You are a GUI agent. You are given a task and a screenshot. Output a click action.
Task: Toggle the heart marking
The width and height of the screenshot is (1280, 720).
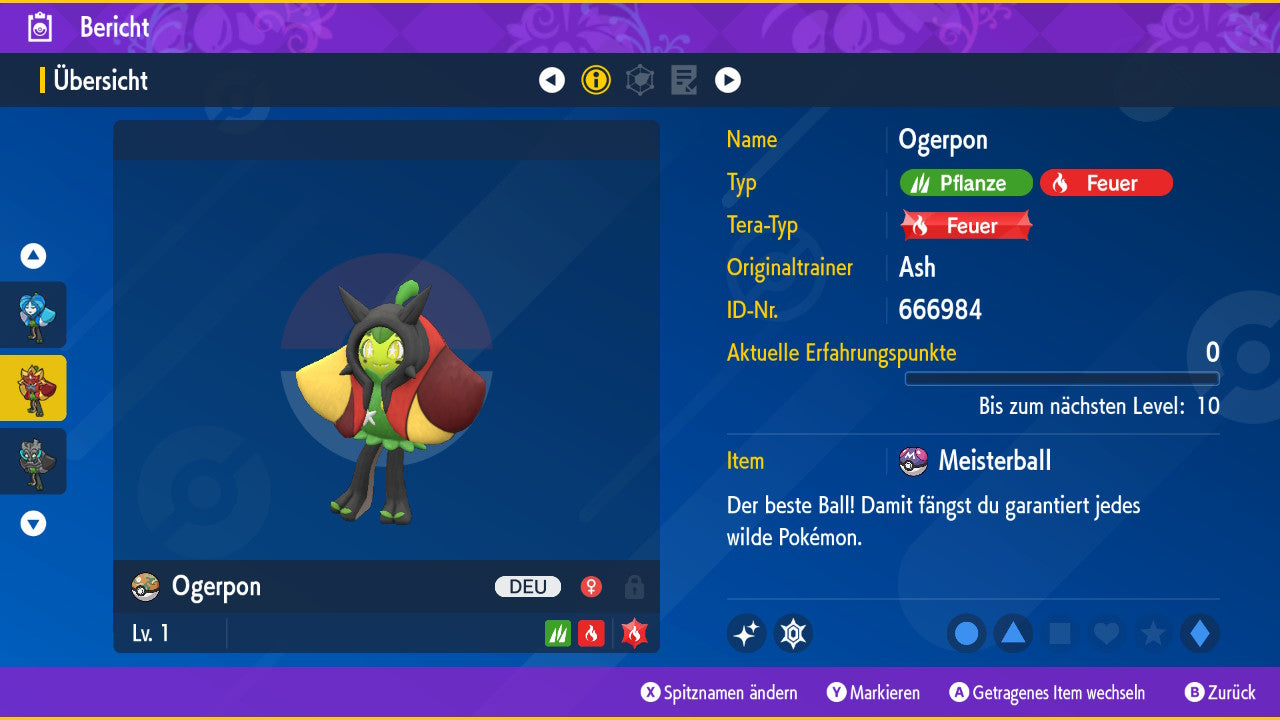pyautogui.click(x=1105, y=633)
